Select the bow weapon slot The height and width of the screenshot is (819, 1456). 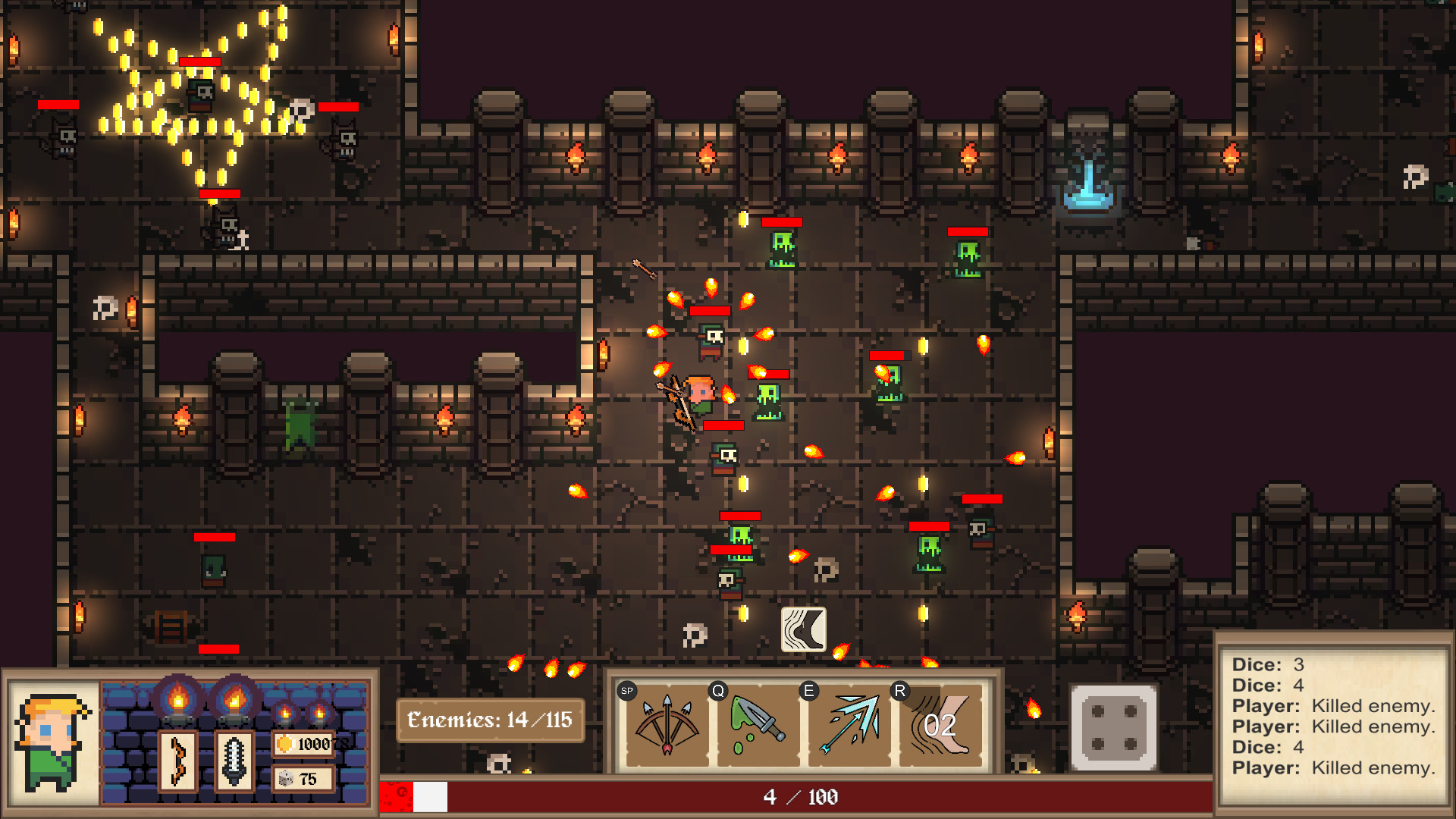point(178,761)
